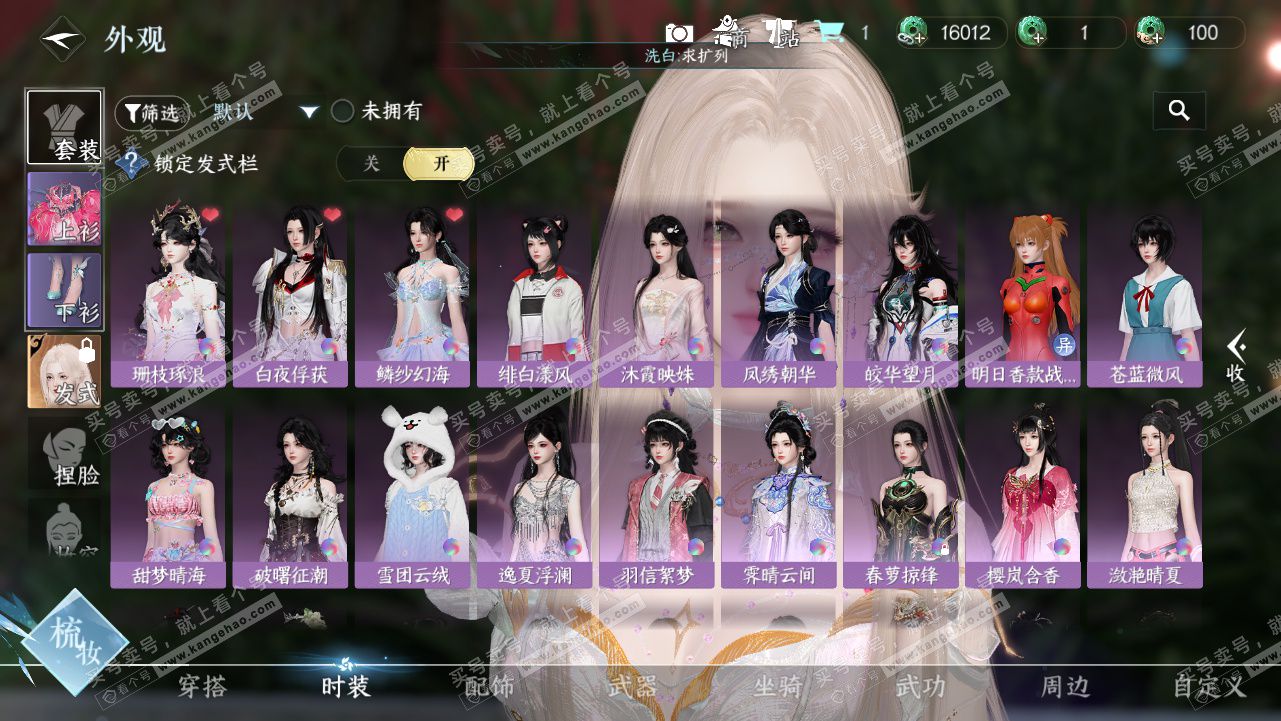Open the magnifier search button
The width and height of the screenshot is (1281, 721).
[x=1179, y=111]
